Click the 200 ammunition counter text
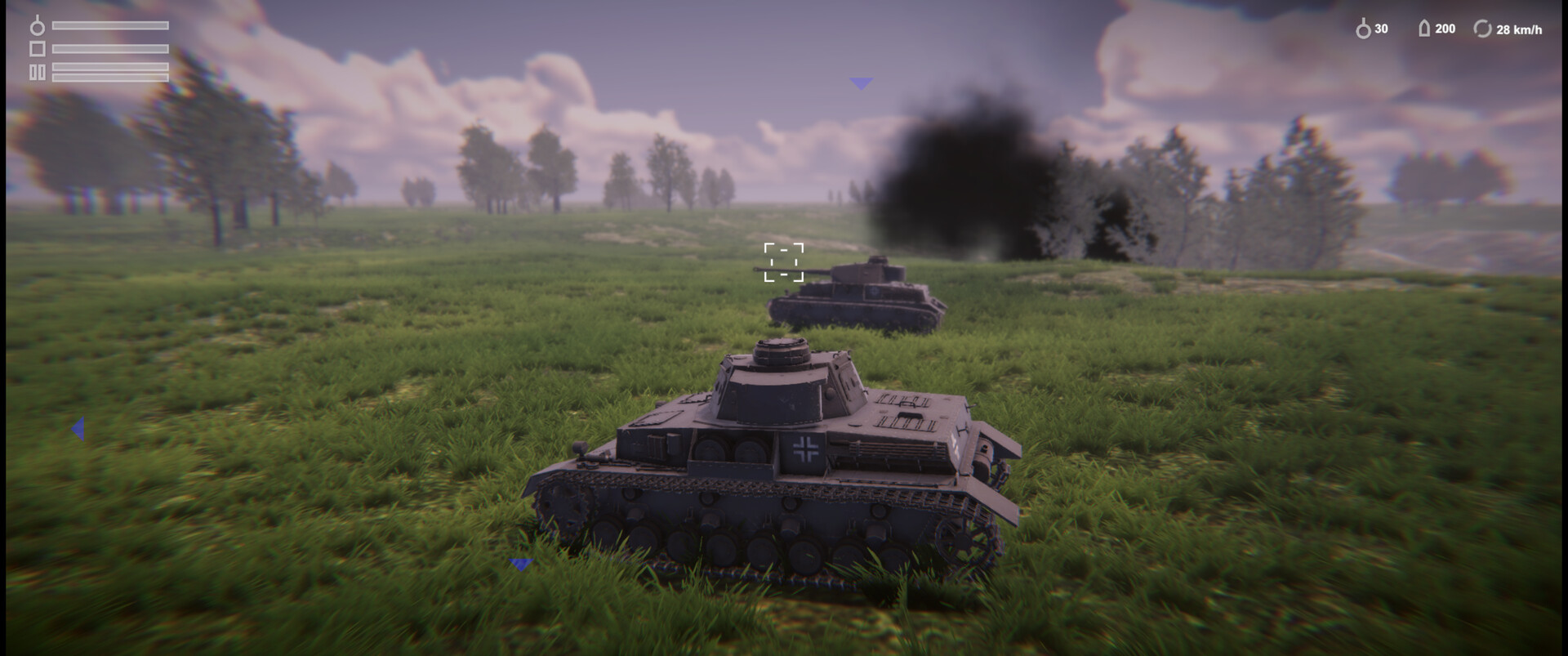Viewport: 1568px width, 656px height. pos(1445,29)
